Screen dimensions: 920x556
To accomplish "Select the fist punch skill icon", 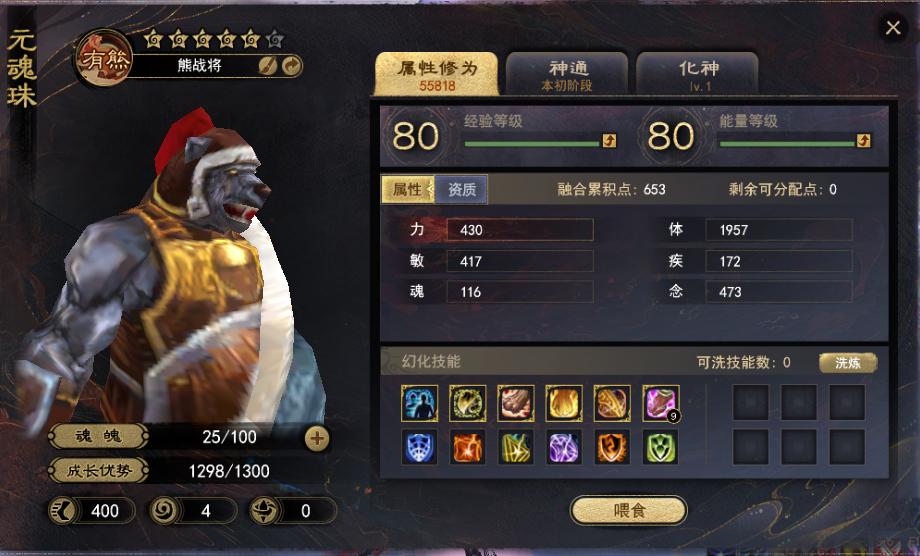I will (x=516, y=403).
